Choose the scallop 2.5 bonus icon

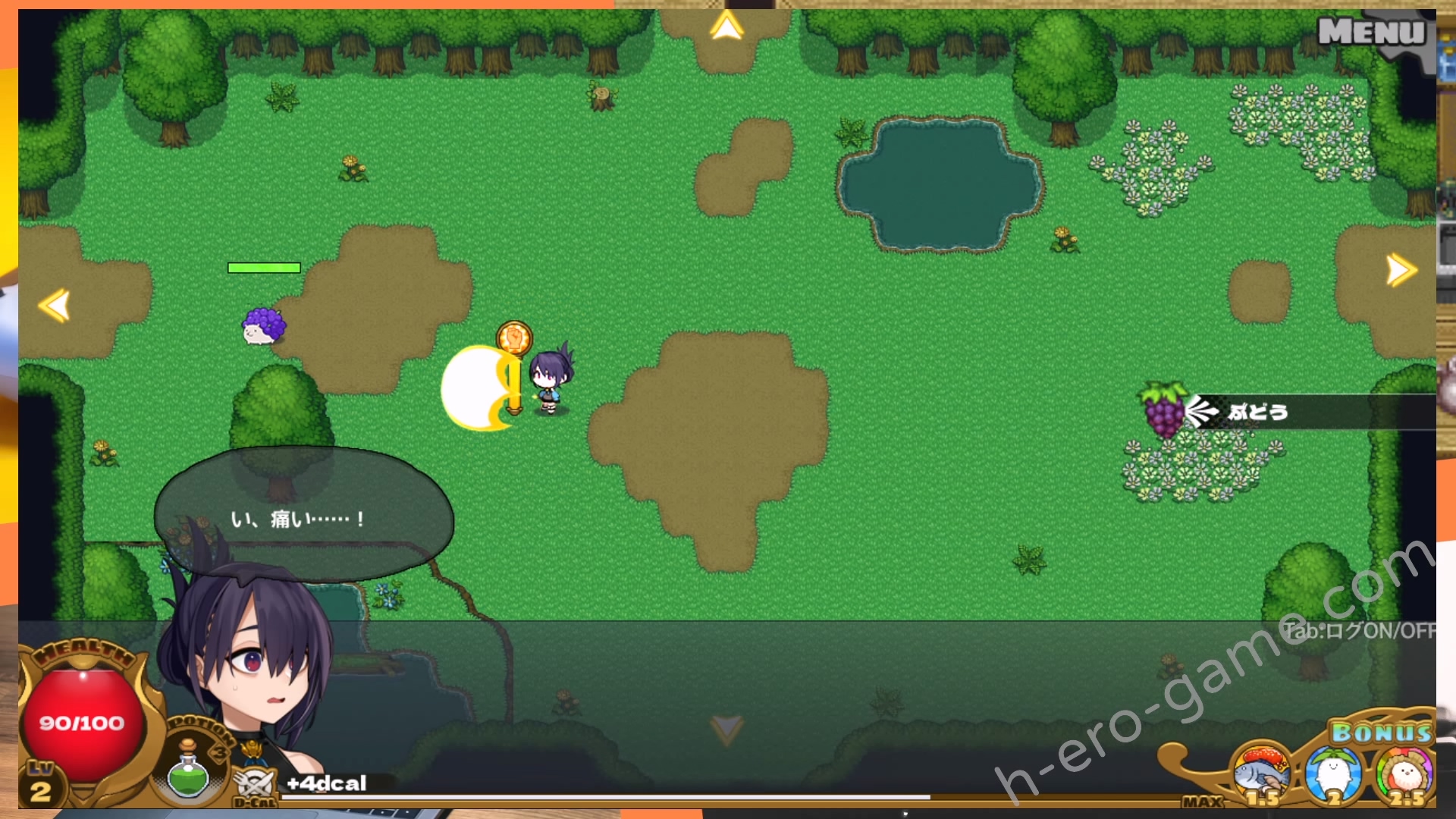point(1403,775)
